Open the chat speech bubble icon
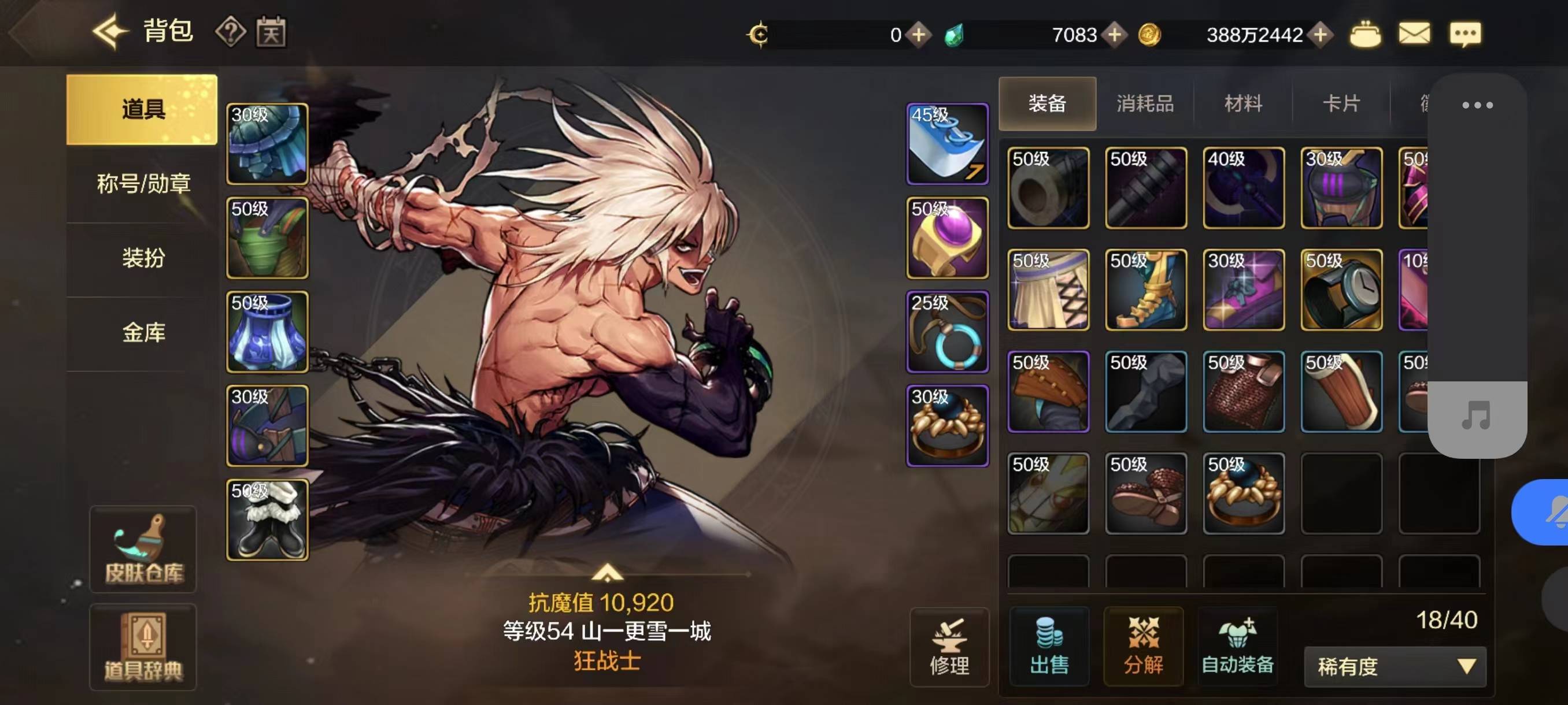This screenshot has height=705, width=1568. pyautogui.click(x=1465, y=34)
